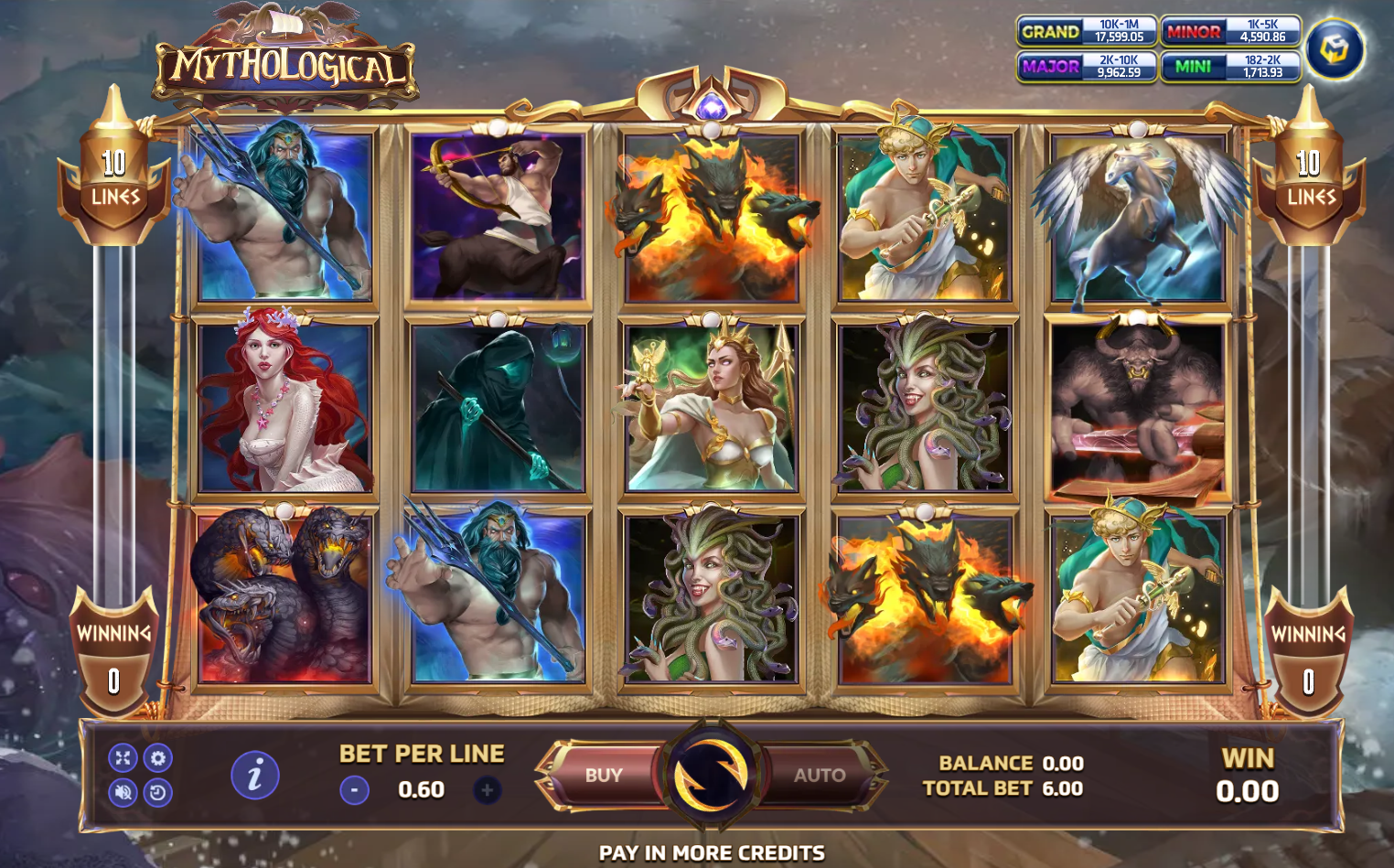
Task: Spin the reels with the center button
Action: point(711,776)
